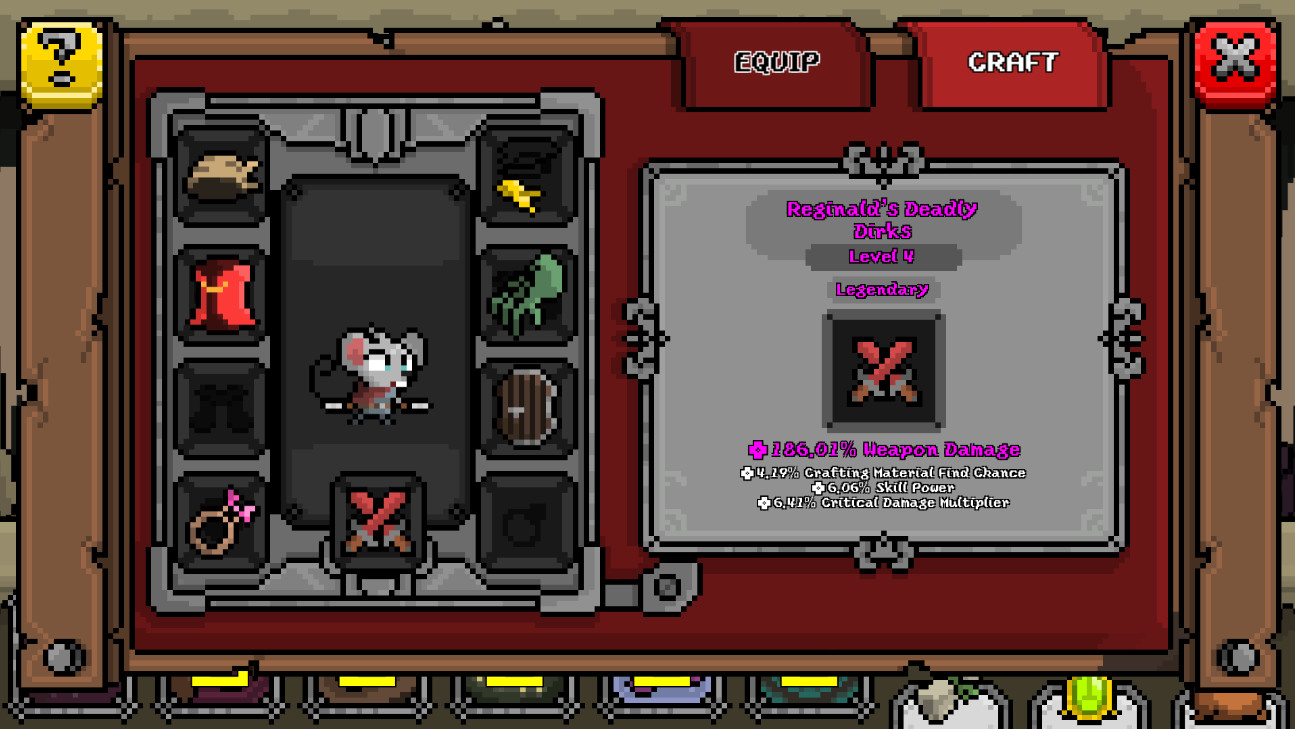Viewport: 1295px width, 729px height.
Task: Click the Level 4 label
Action: [x=881, y=256]
